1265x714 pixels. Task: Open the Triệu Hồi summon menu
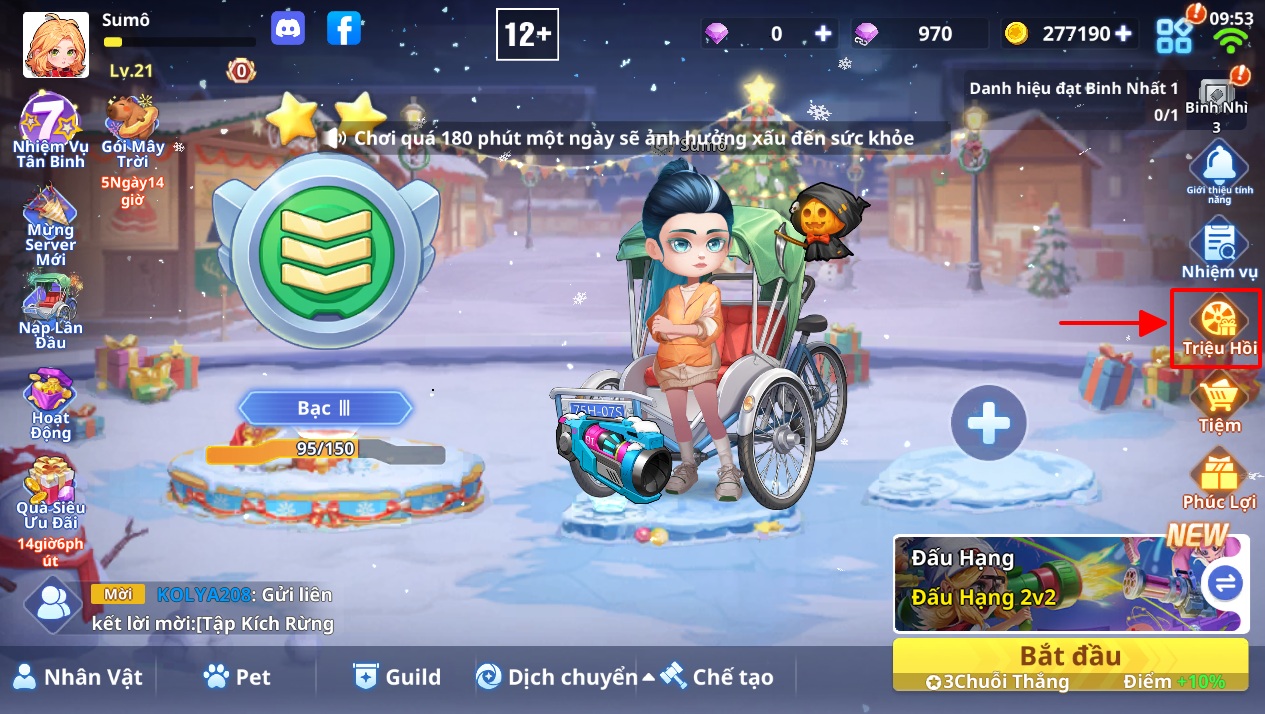[x=1218, y=327]
